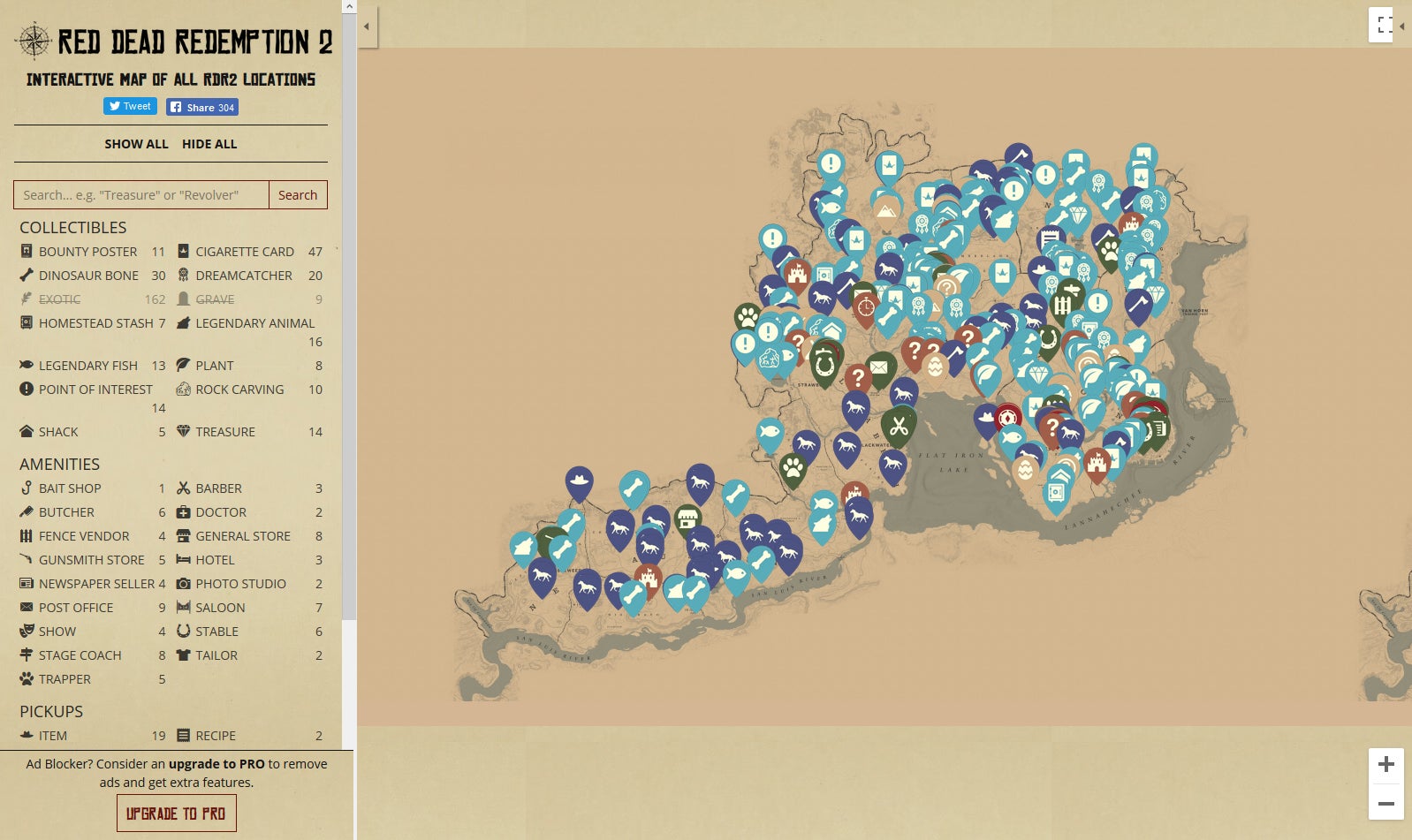Select the Dinosaur Bone collectible icon
1412x840 pixels.
click(25, 275)
